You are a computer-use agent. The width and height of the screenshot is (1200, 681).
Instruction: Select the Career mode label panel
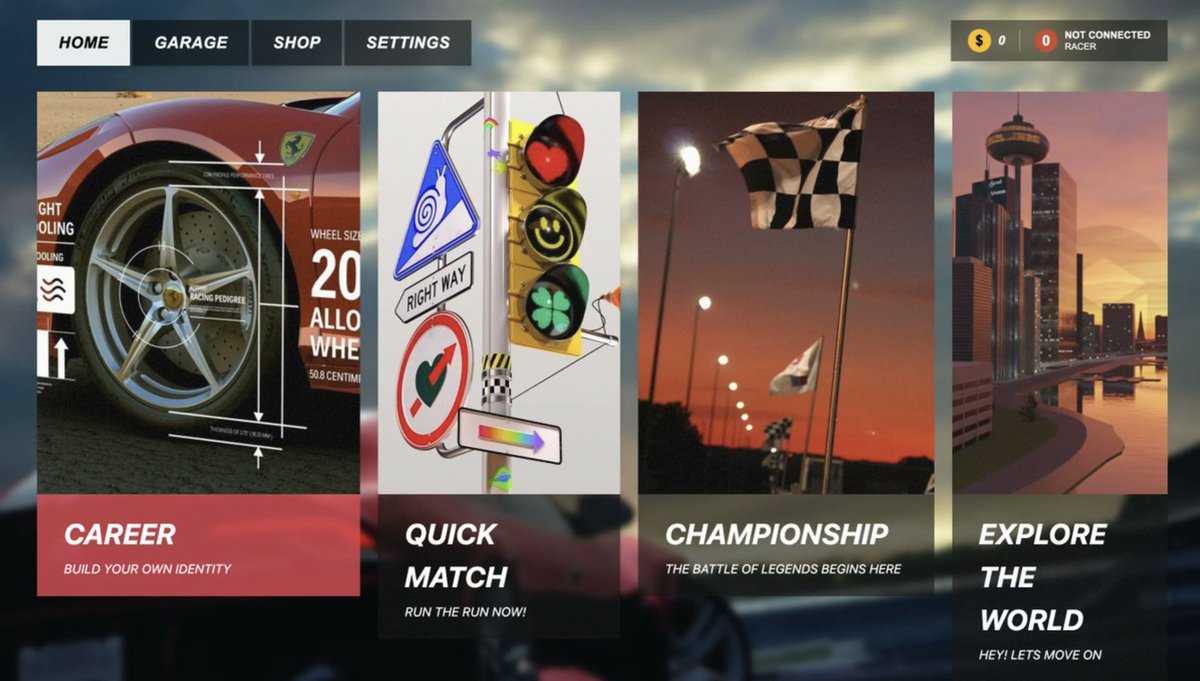[198, 546]
